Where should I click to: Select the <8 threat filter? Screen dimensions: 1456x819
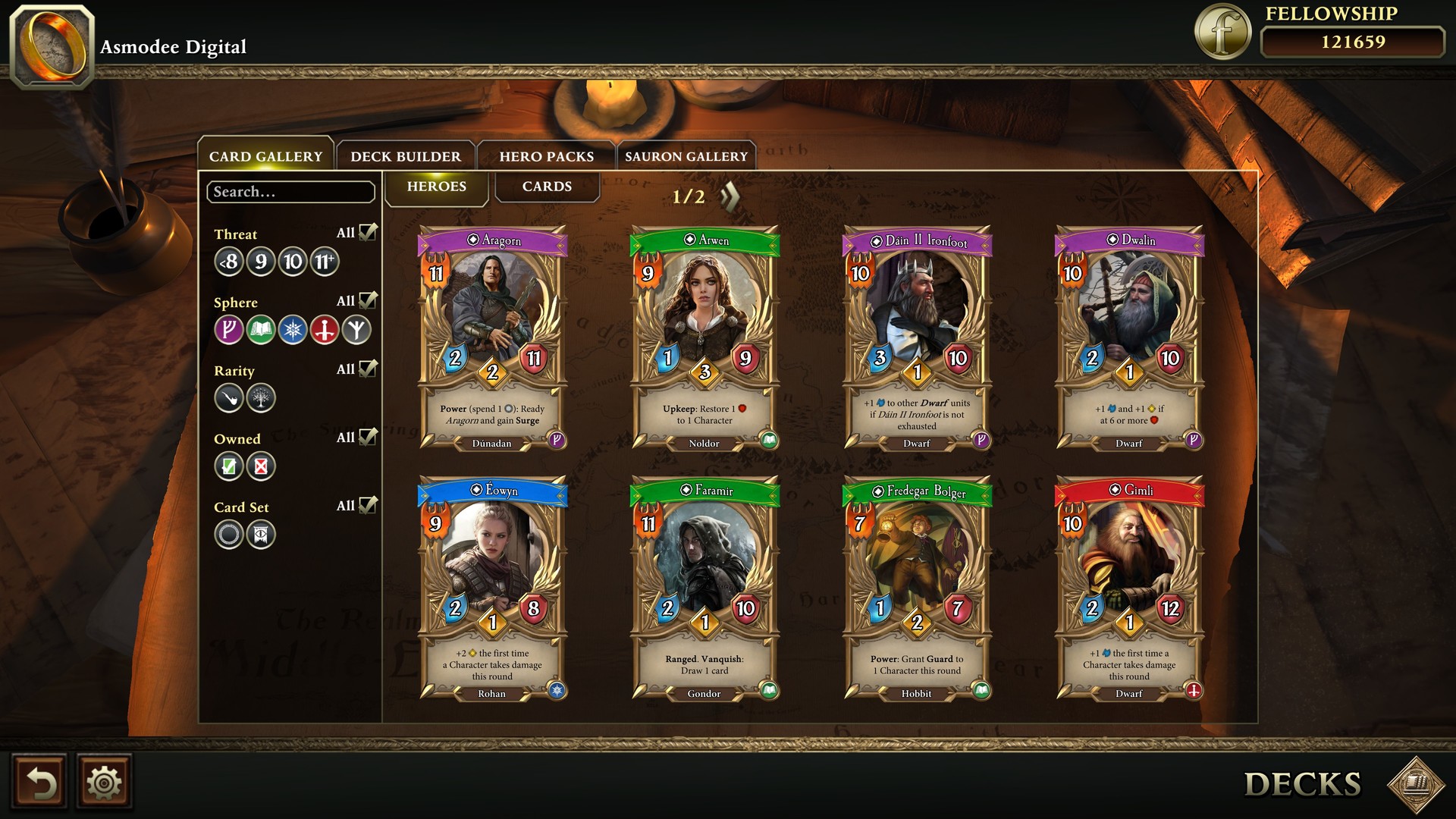[229, 262]
